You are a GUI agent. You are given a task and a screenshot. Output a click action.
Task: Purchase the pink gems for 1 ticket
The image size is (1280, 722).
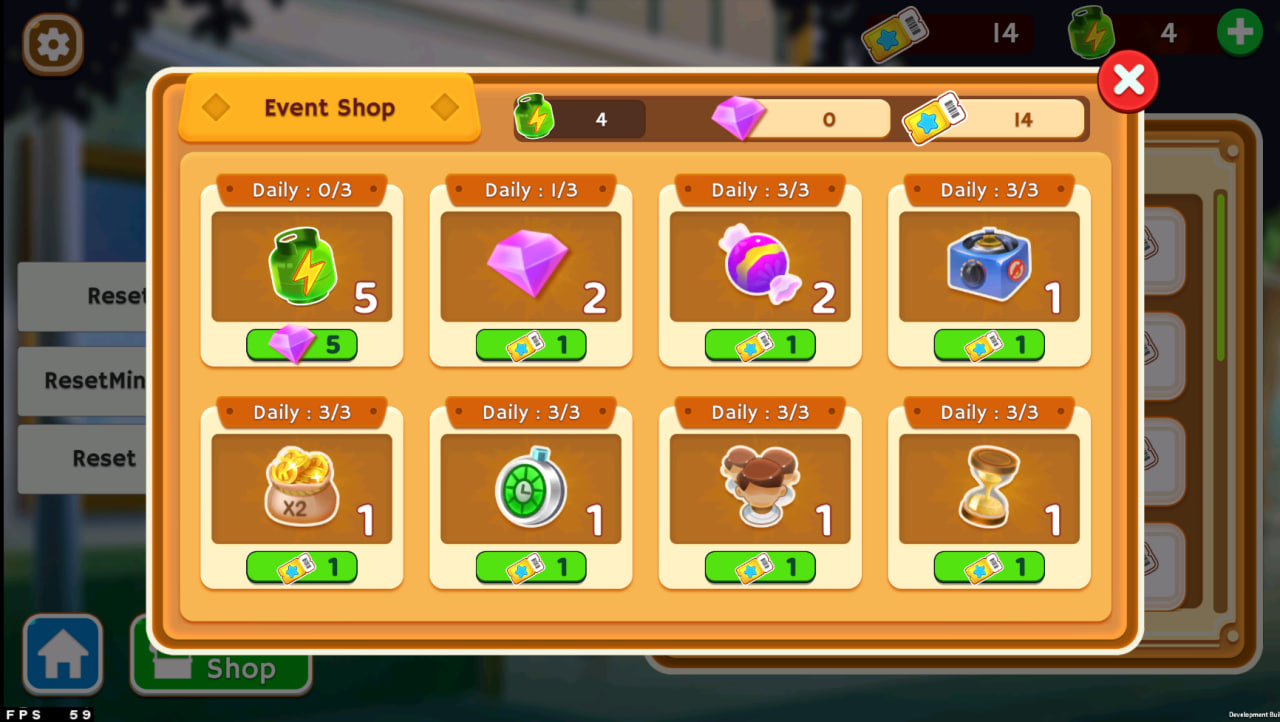coord(530,345)
